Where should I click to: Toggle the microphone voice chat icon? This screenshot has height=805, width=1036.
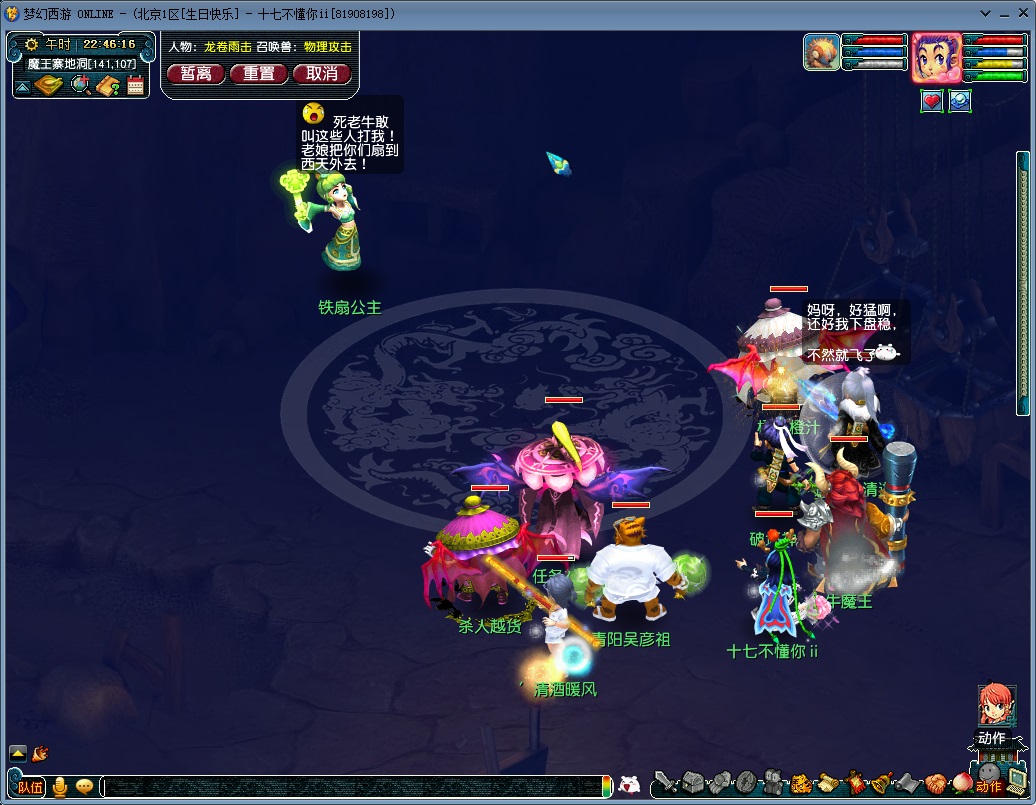click(x=60, y=787)
